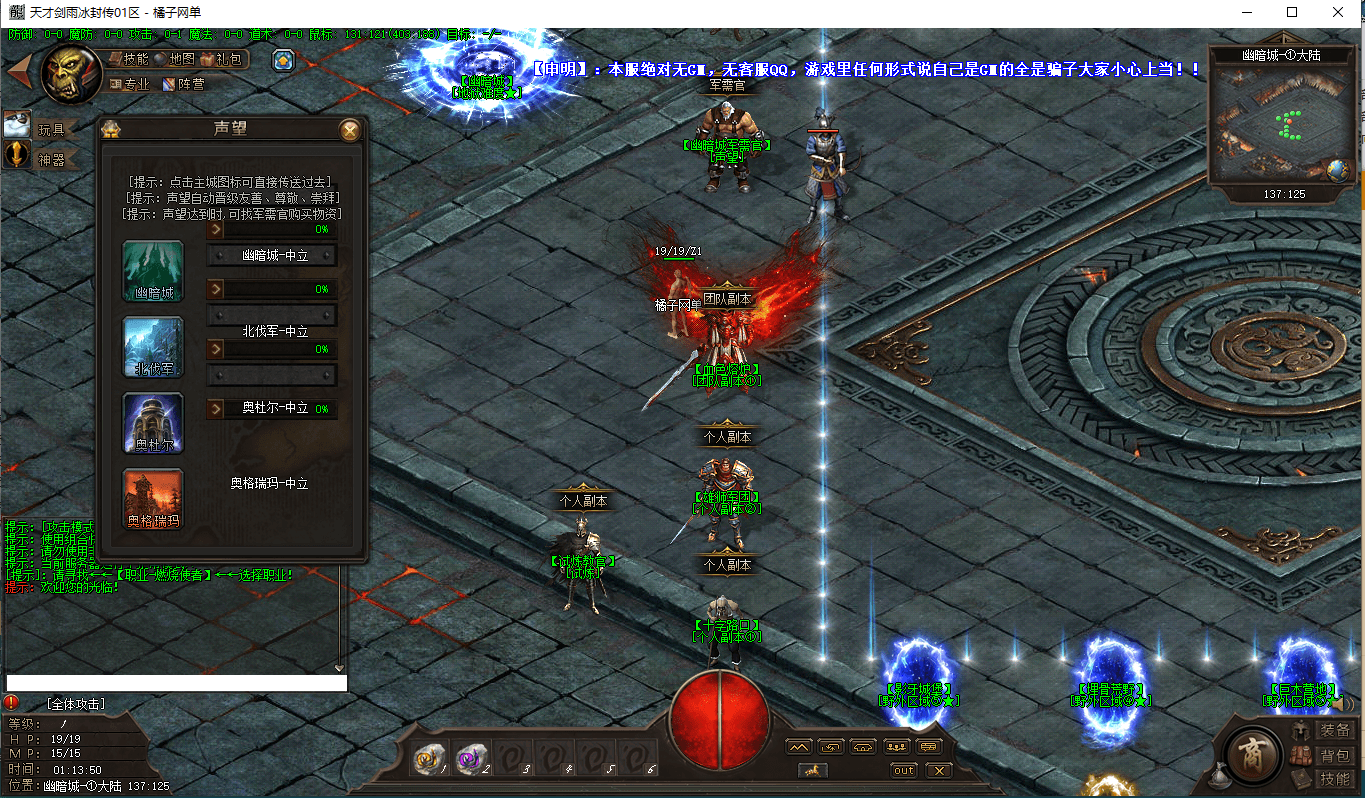The width and height of the screenshot is (1365, 798).
Task: Use the purple swirl stone in slot 2
Action: [x=469, y=761]
